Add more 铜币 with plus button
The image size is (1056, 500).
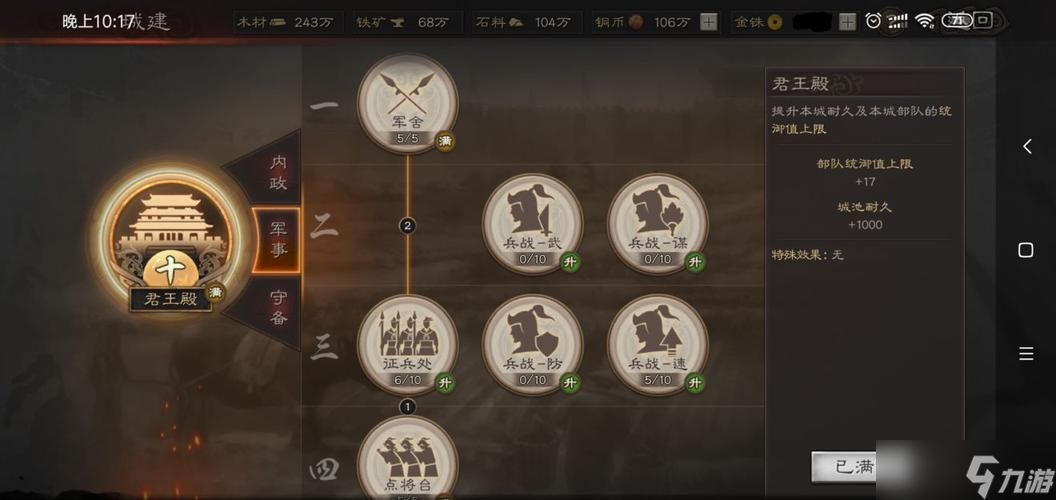click(708, 22)
